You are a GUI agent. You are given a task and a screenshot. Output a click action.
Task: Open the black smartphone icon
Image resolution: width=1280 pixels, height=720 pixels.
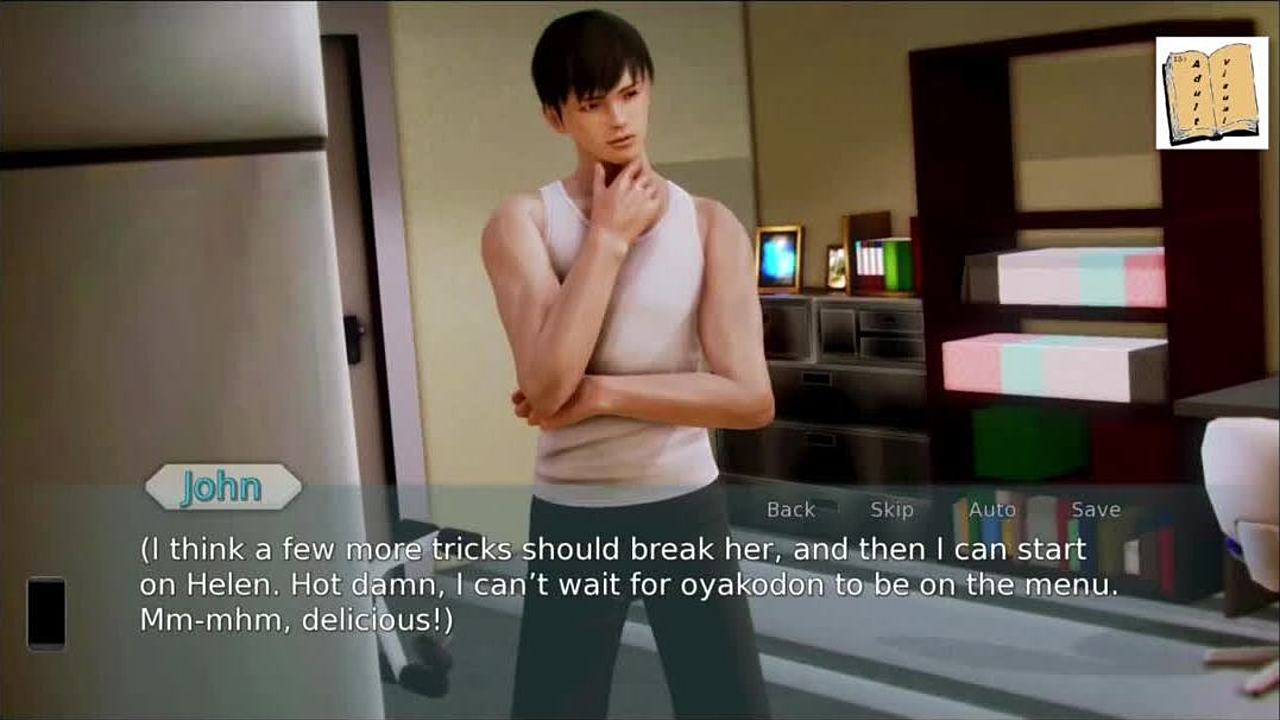[46, 613]
